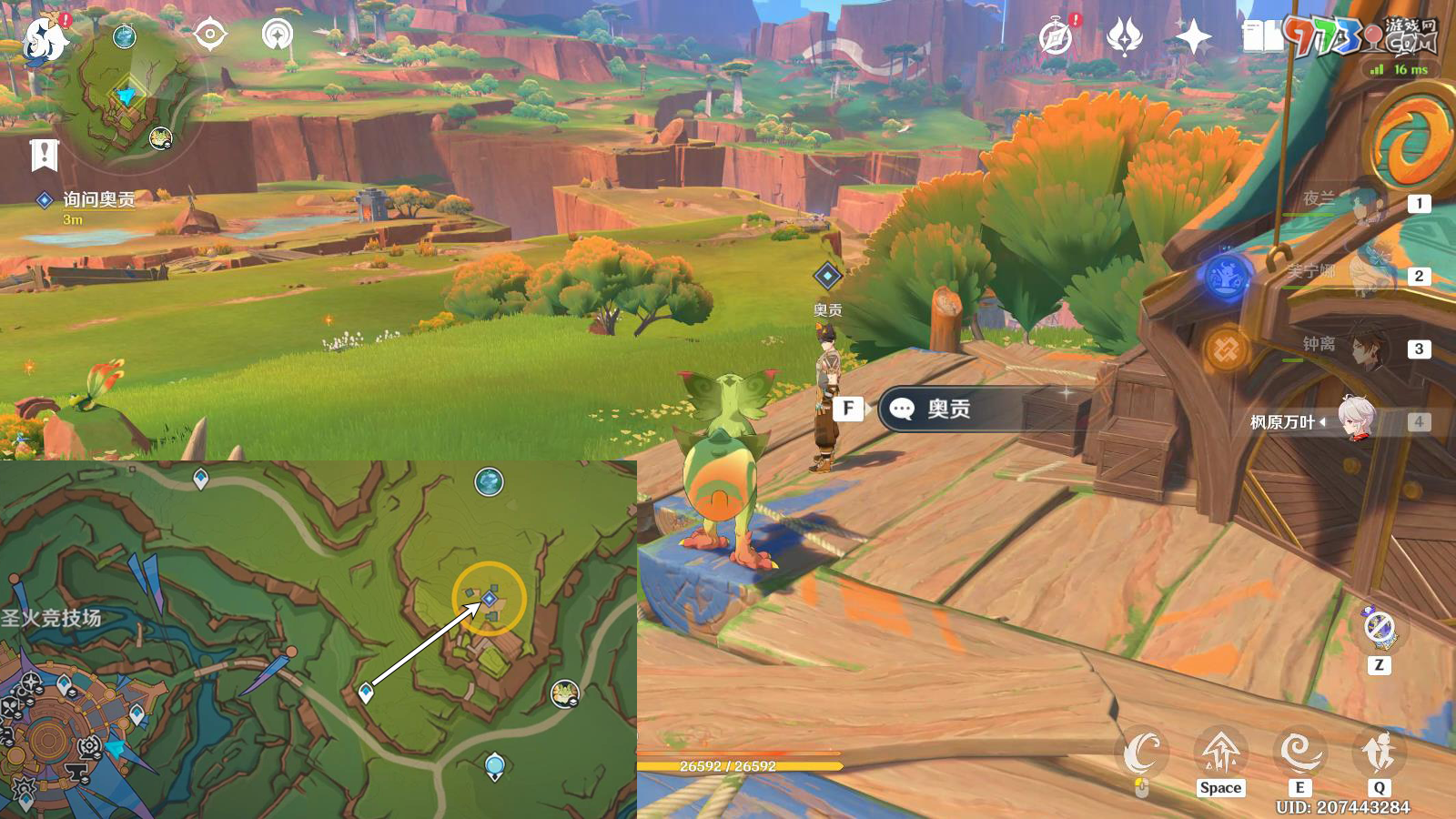Select the tracked quest 询问奥贡
1456x819 pixels.
(x=98, y=199)
